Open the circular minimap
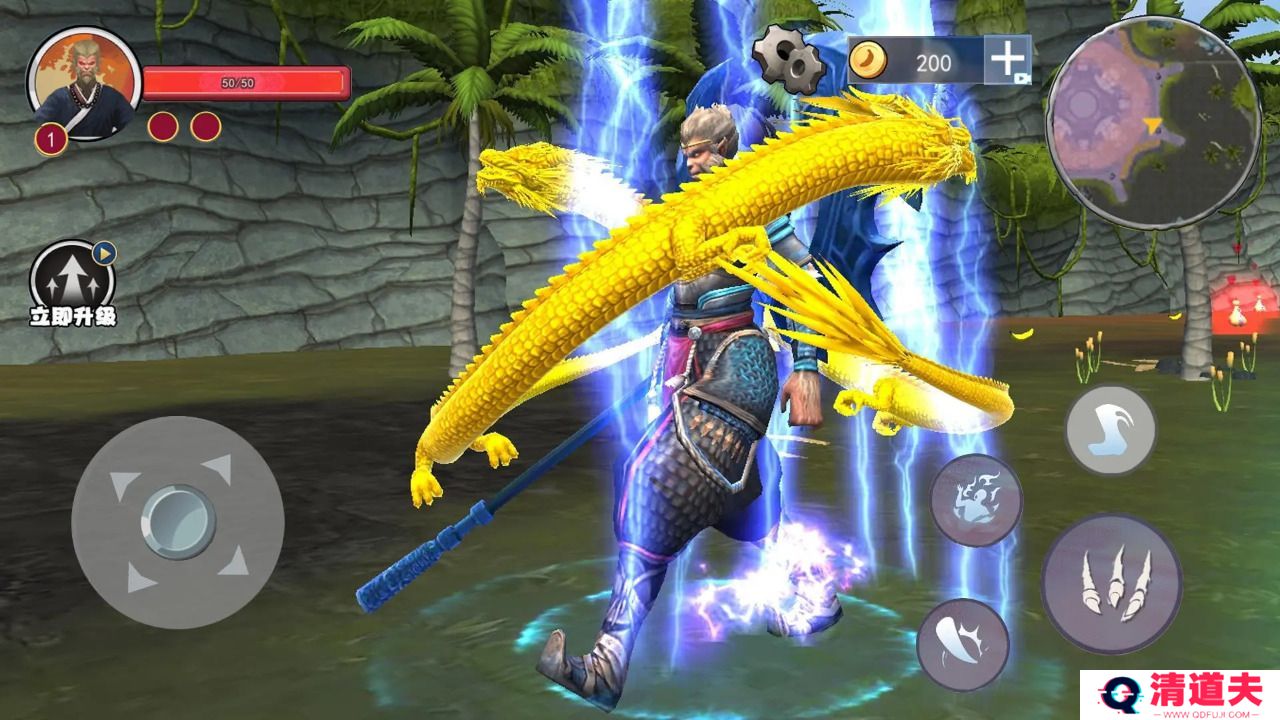The height and width of the screenshot is (720, 1280). coord(1152,120)
